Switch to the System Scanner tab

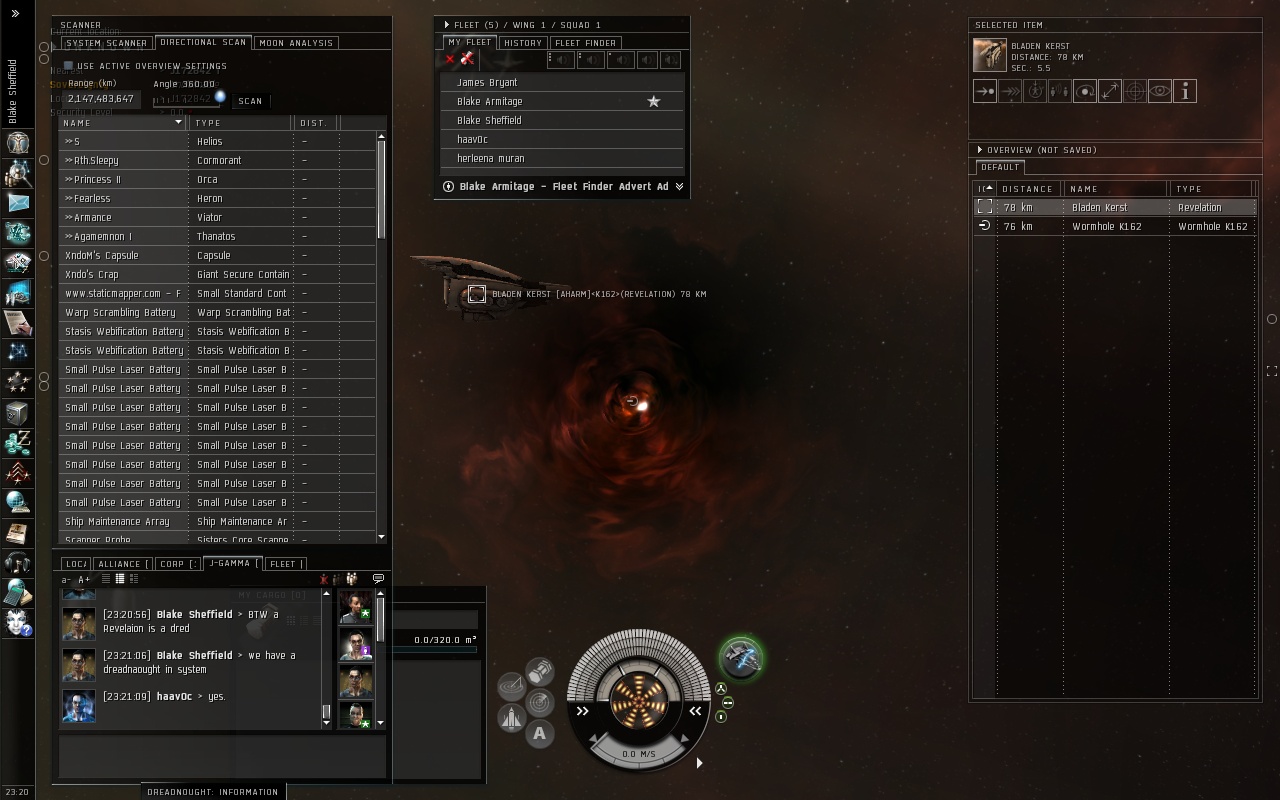pyautogui.click(x=106, y=43)
